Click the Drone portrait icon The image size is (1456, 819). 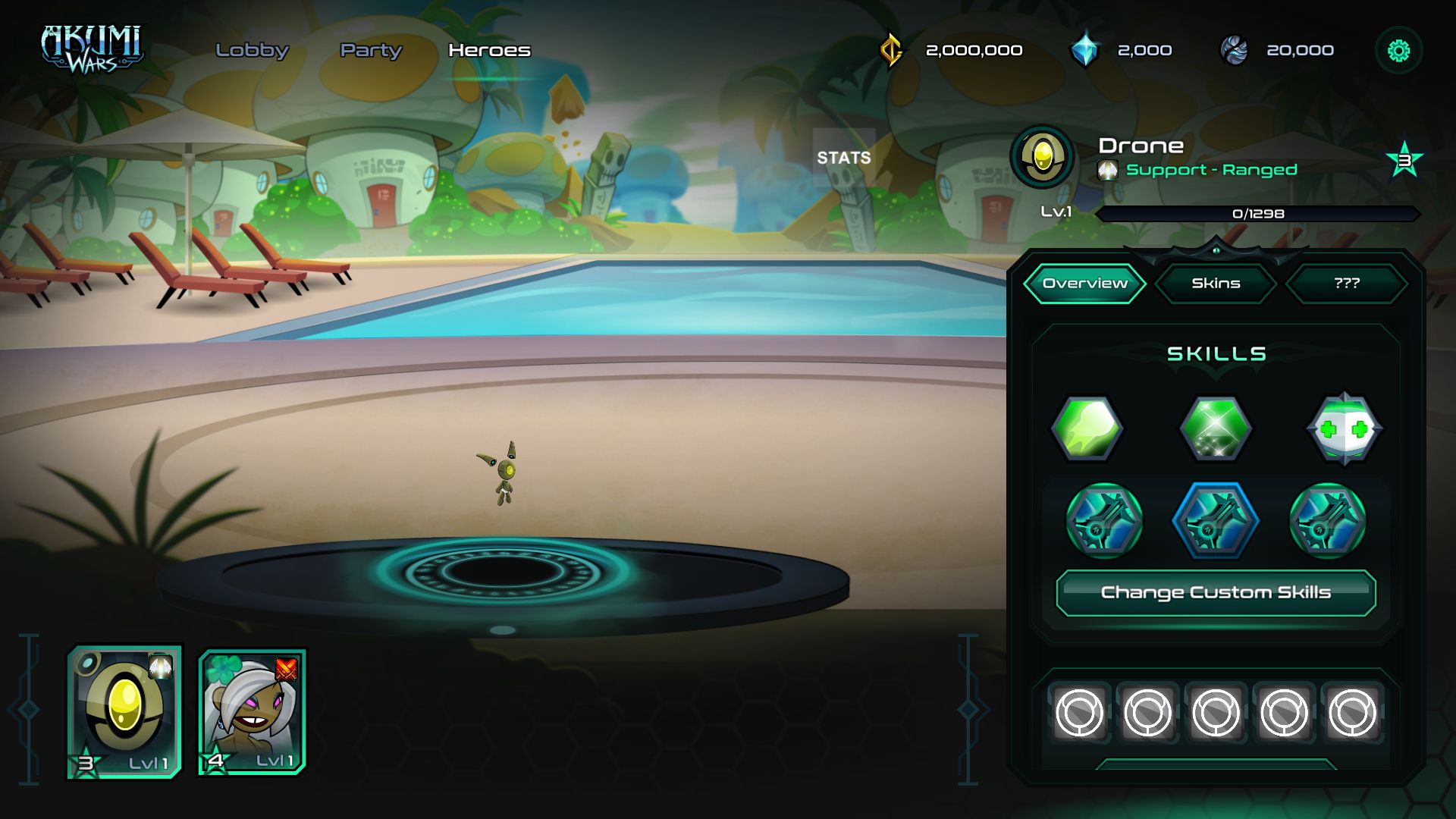tap(1043, 157)
